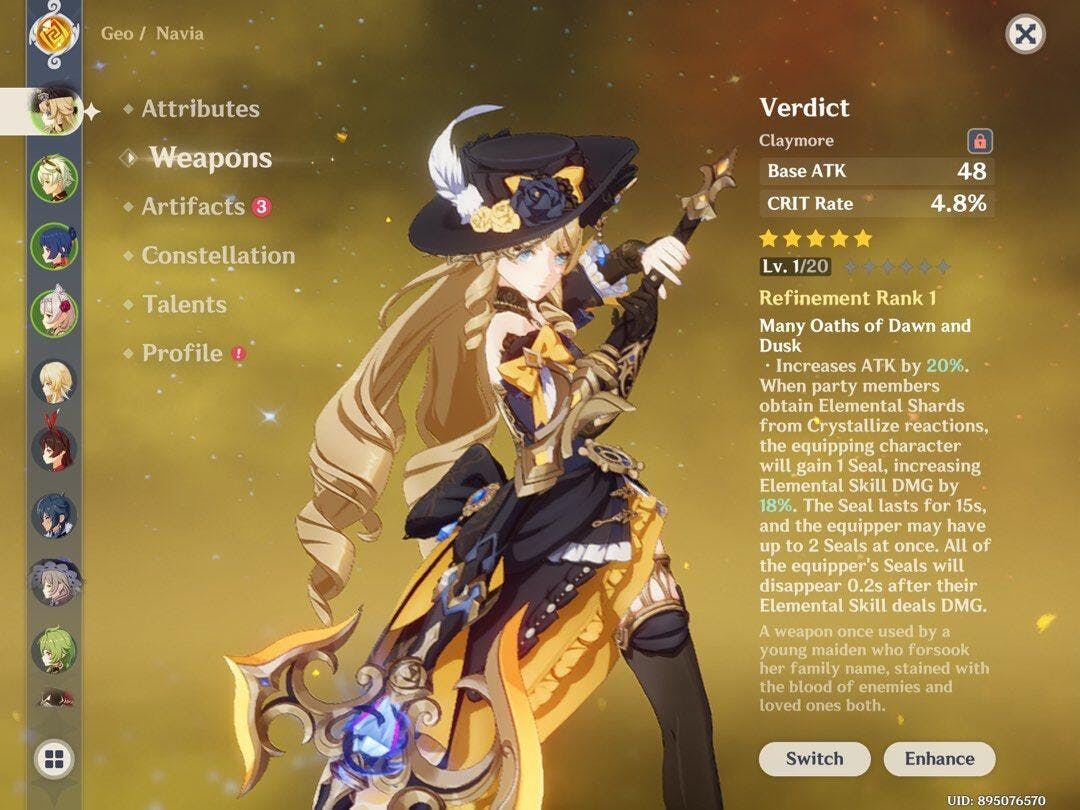The image size is (1080, 810).
Task: Switch the equipped Verdict weapon
Action: (x=814, y=759)
